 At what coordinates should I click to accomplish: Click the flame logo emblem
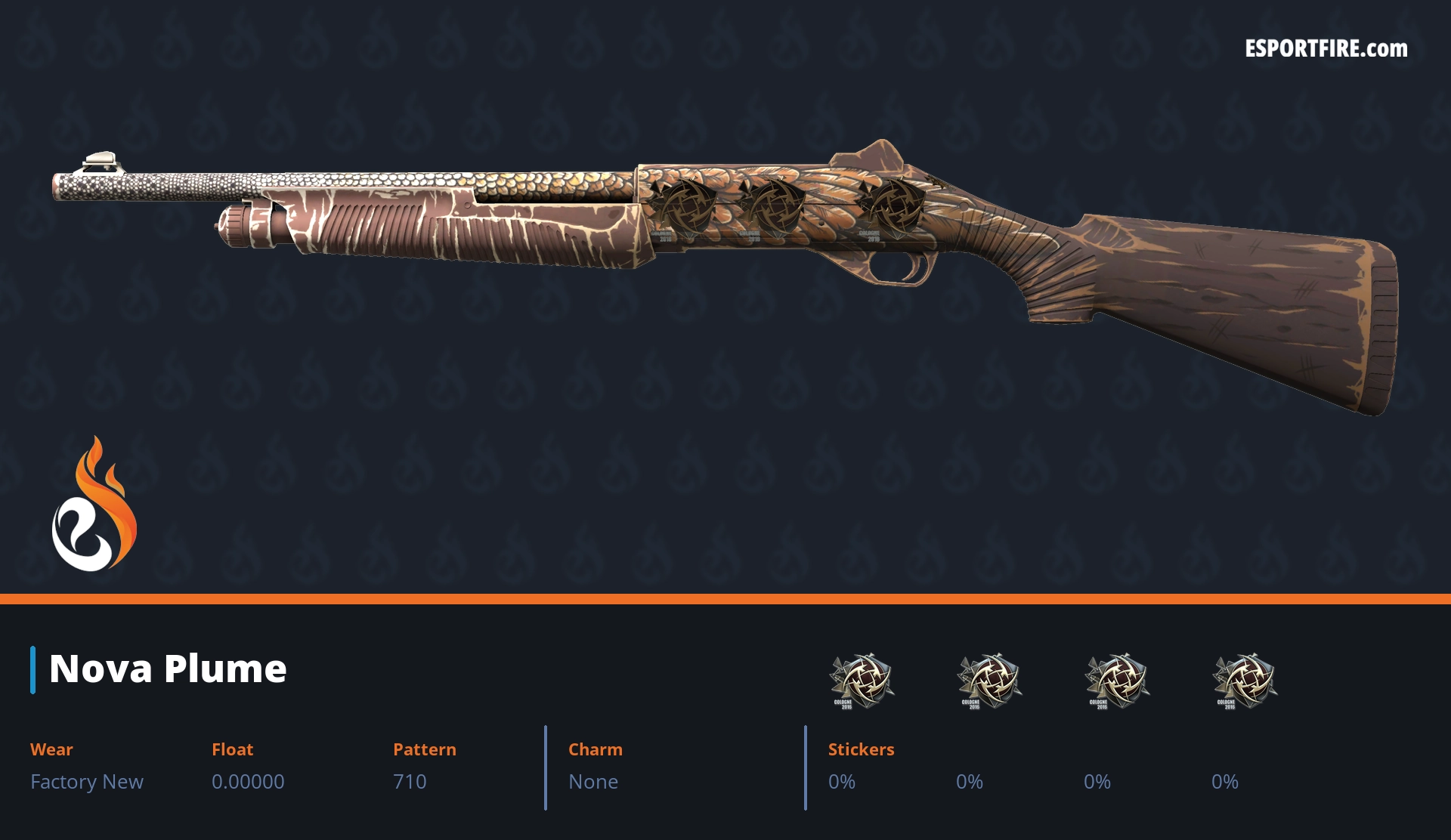(94, 505)
